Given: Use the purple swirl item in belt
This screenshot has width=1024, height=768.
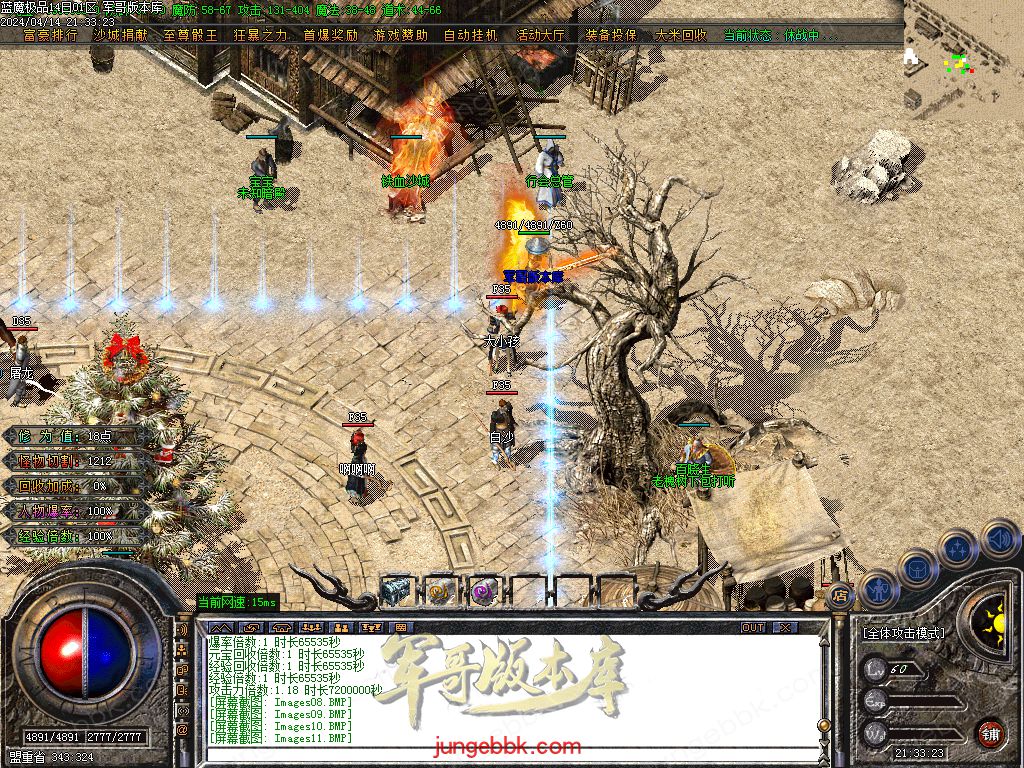Looking at the screenshot, I should pyautogui.click(x=485, y=591).
